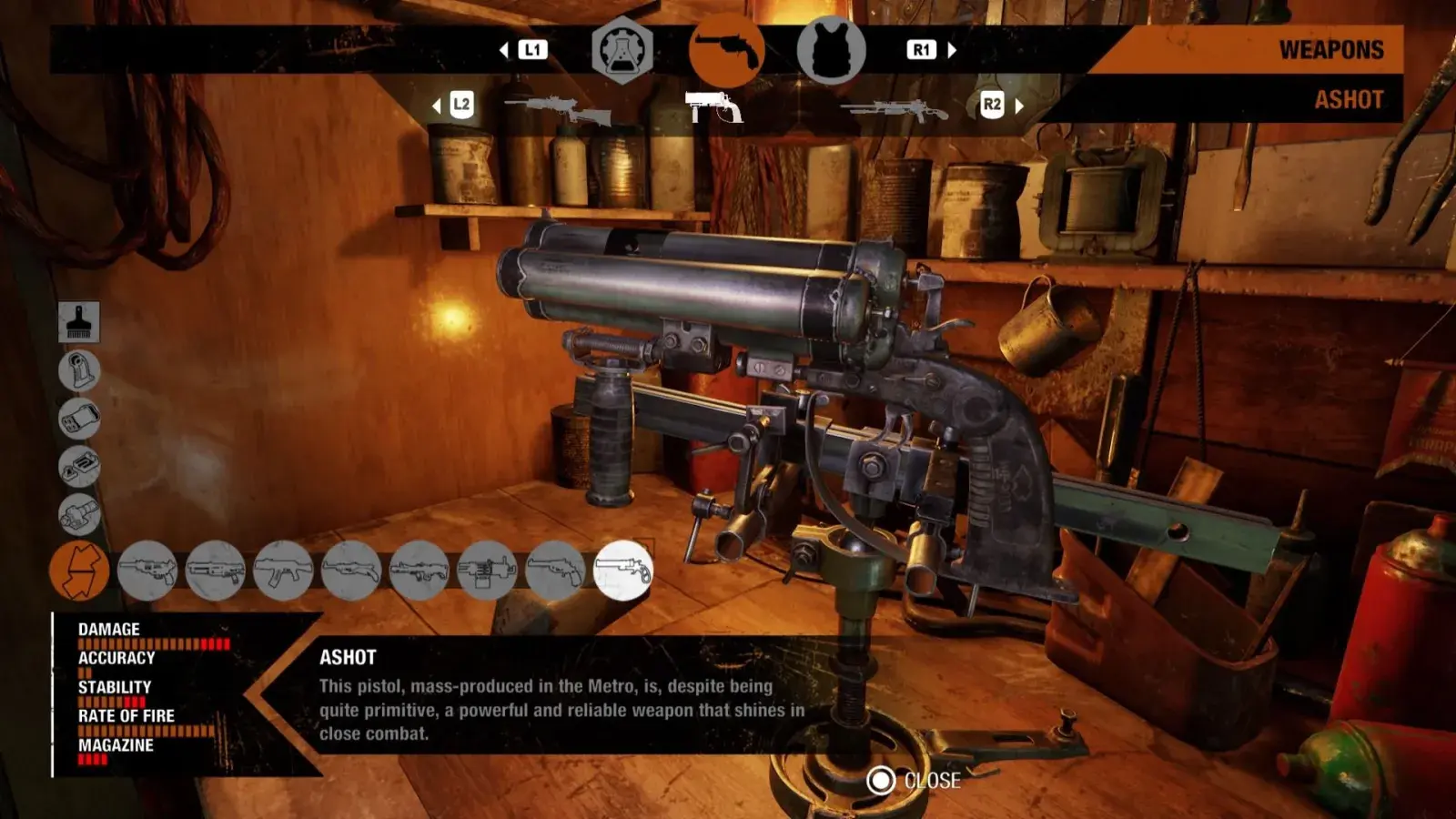The height and width of the screenshot is (819, 1456).
Task: Select the weapons tab revolver icon
Action: 726,50
